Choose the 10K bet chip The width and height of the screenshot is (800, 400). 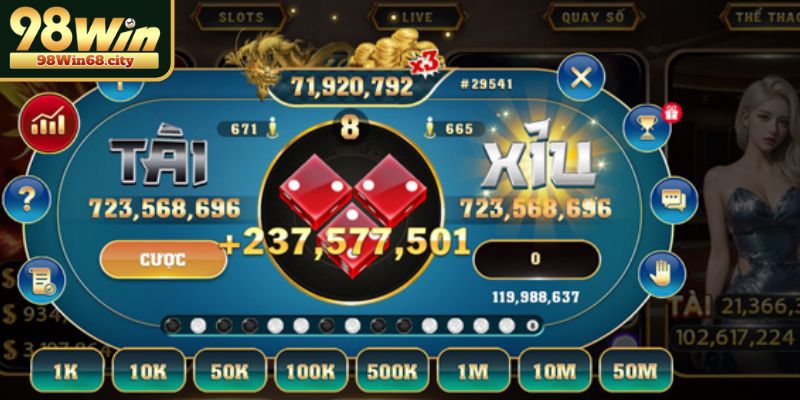148,371
